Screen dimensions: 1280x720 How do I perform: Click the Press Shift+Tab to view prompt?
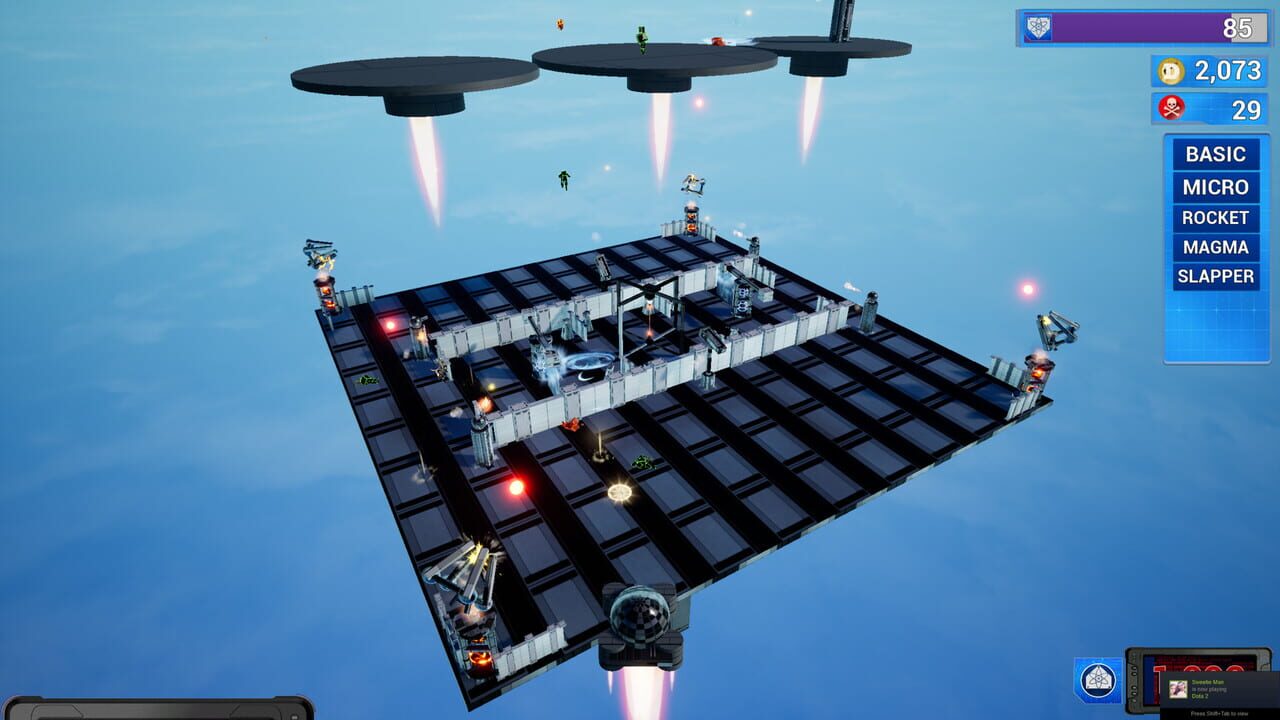coord(1222,712)
